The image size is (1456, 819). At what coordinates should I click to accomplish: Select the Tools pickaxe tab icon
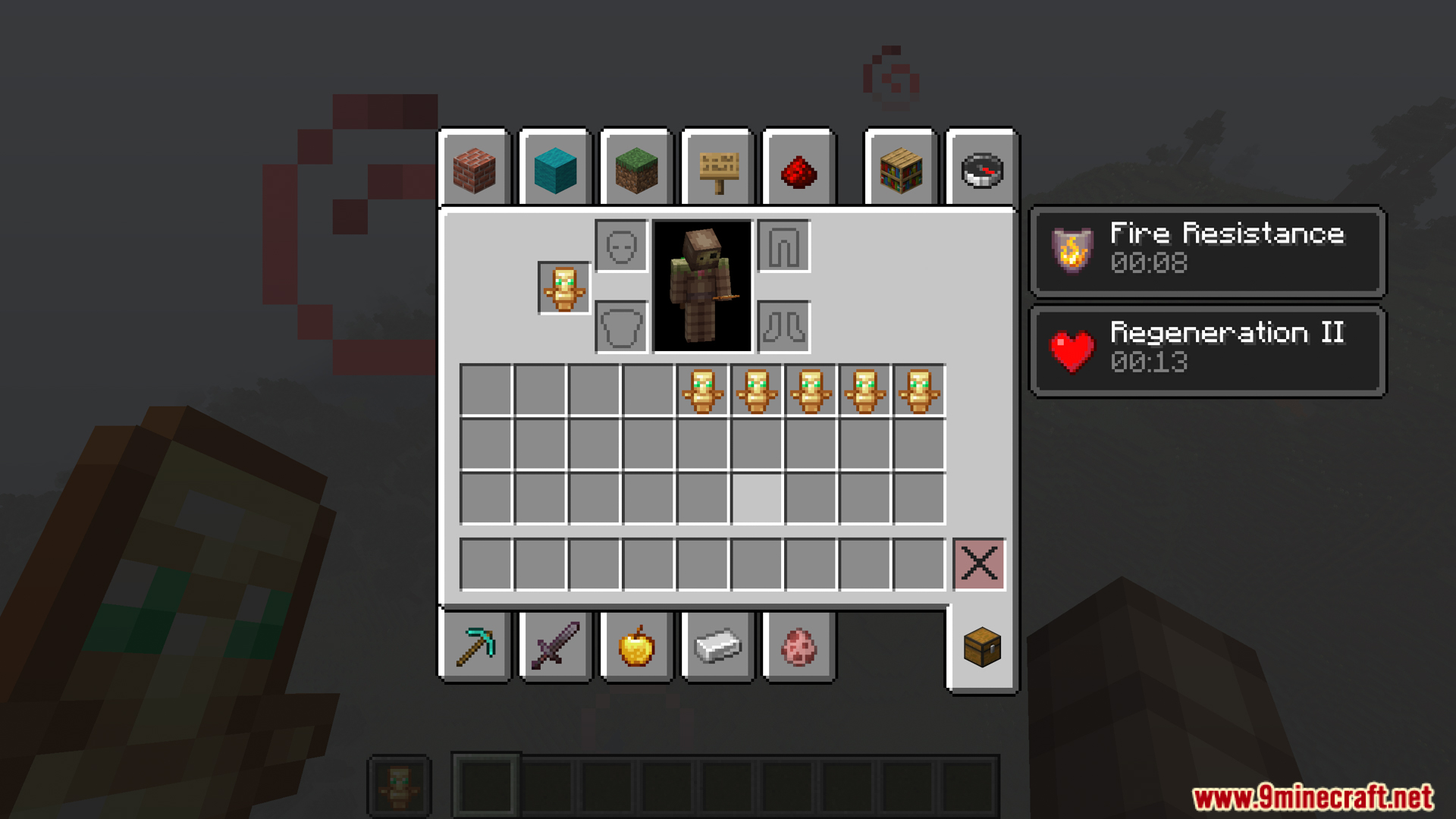pos(475,648)
